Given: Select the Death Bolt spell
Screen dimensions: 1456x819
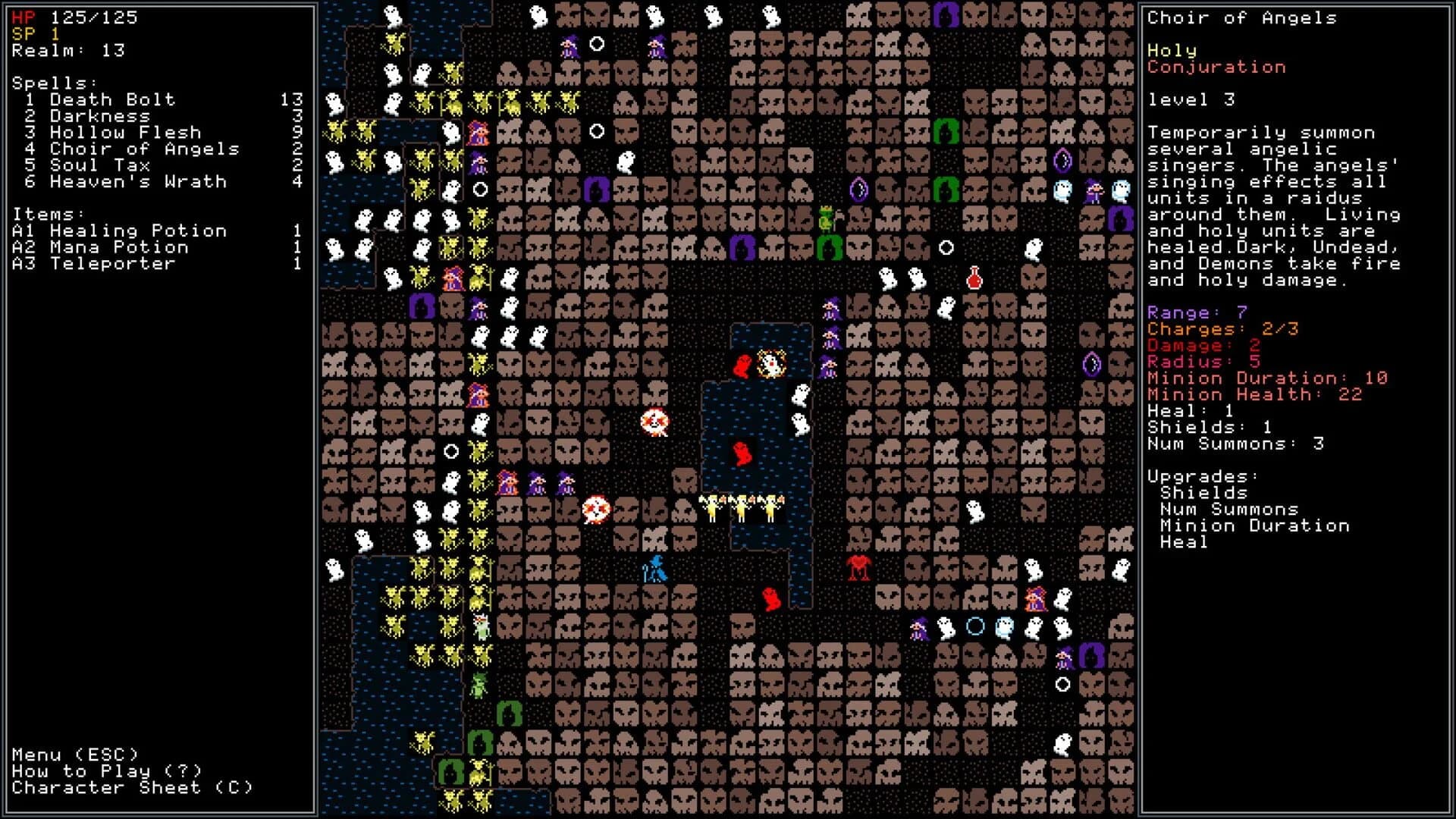Looking at the screenshot, I should [x=111, y=99].
